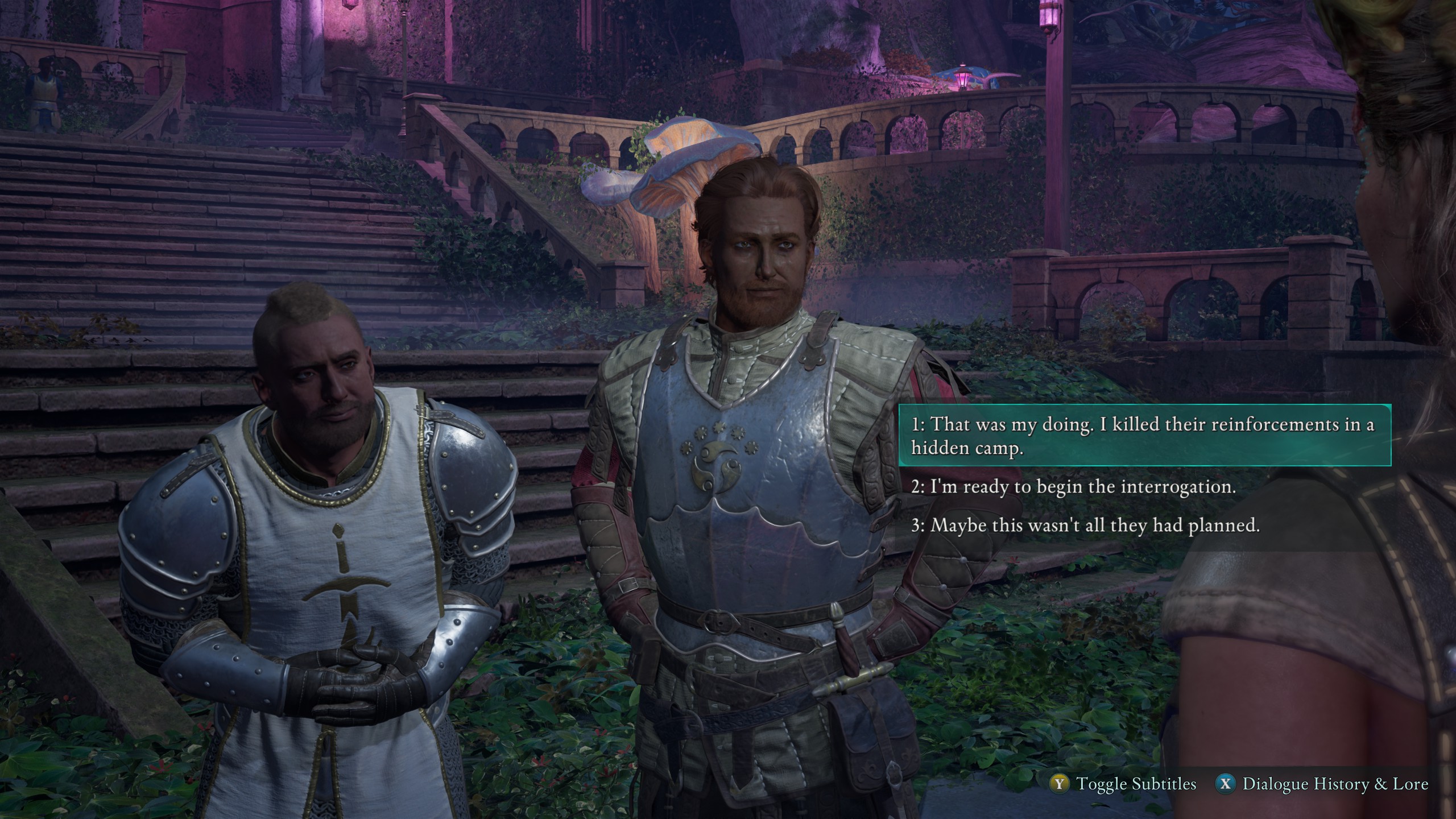Select "I'm ready to begin the interrogation."

point(1073,487)
